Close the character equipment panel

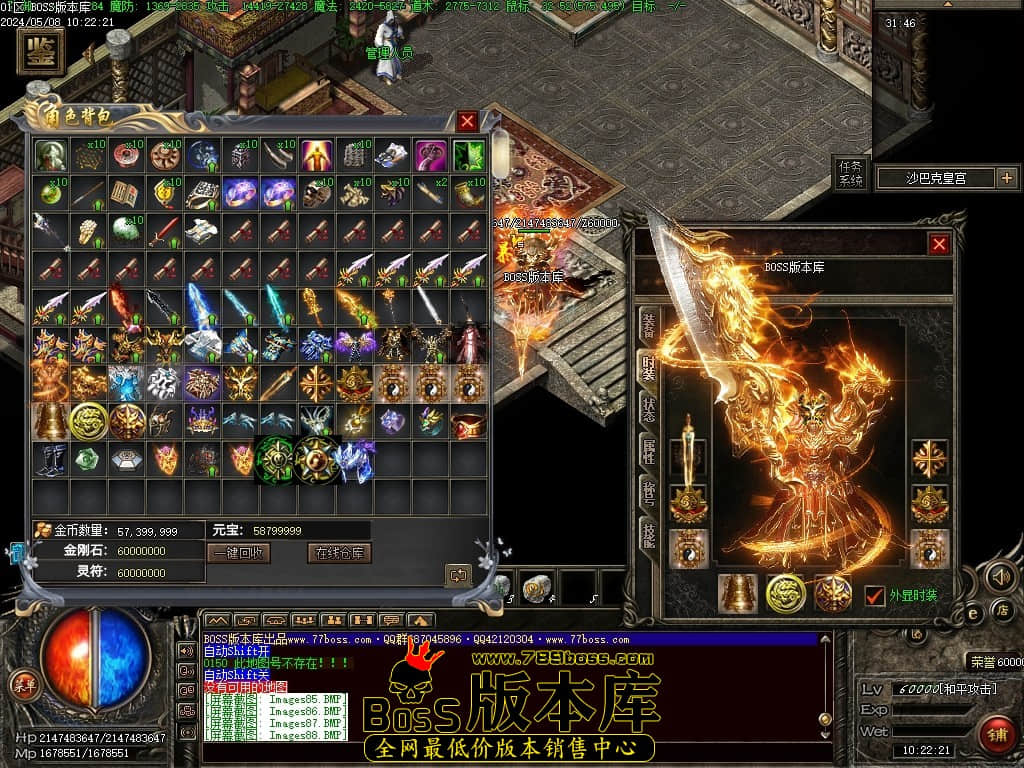pos(939,244)
